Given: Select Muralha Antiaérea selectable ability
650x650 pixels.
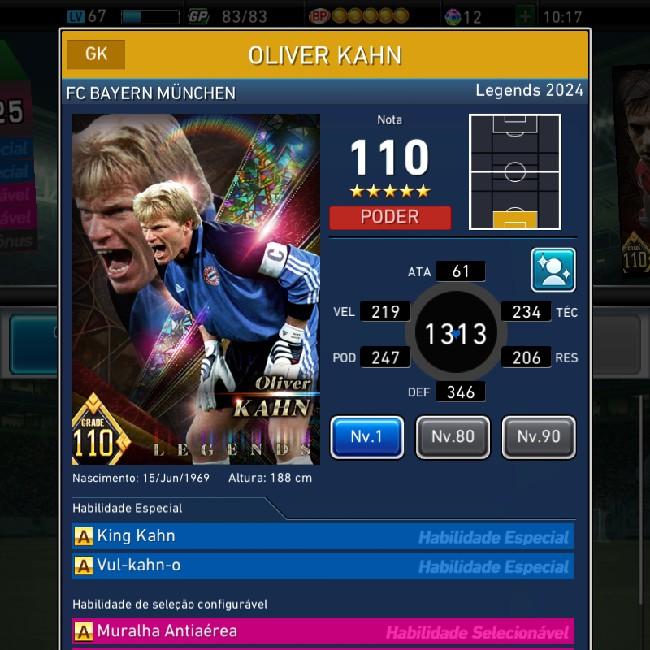Looking at the screenshot, I should 323,632.
